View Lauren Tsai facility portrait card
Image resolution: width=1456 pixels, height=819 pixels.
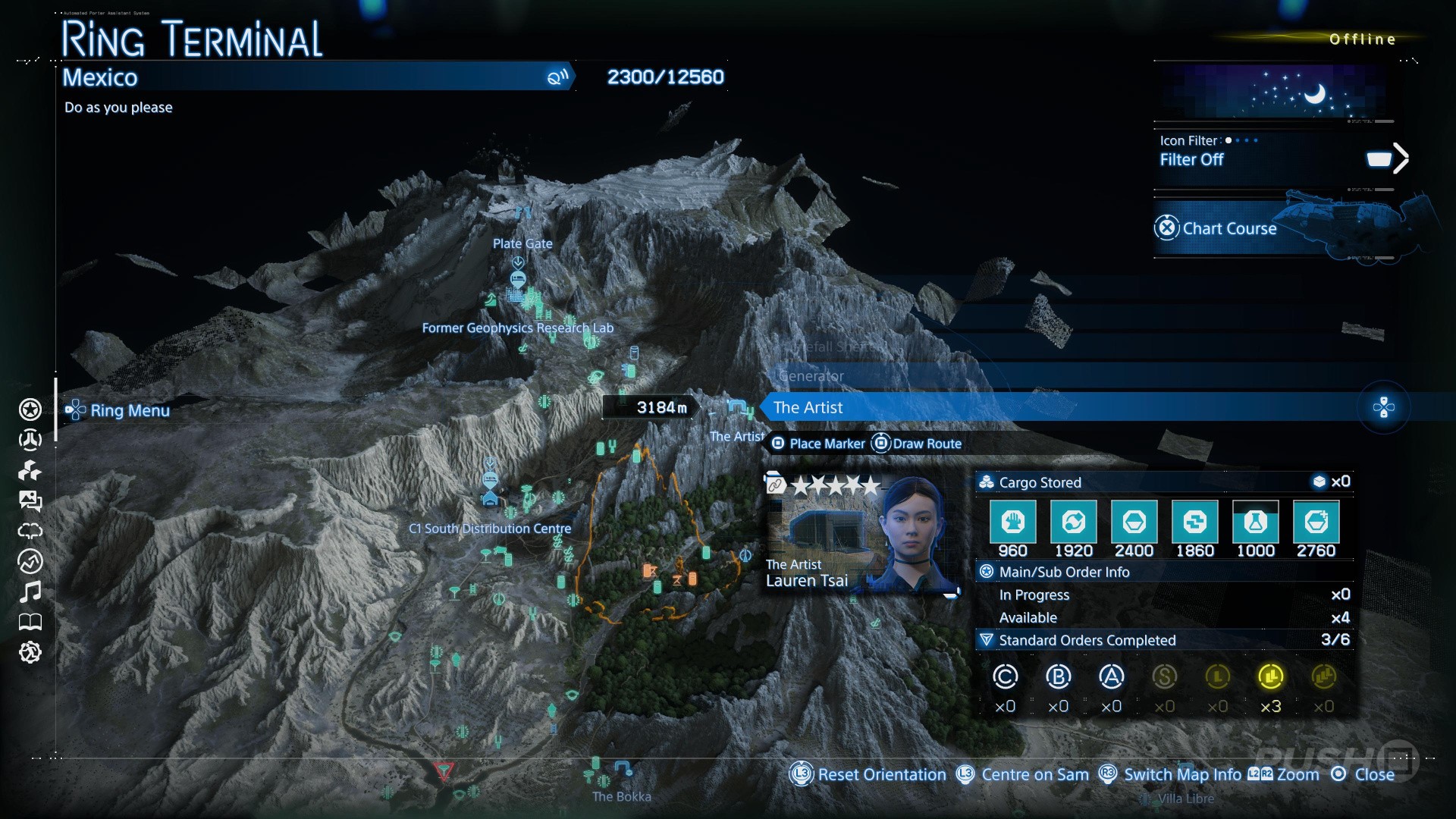click(x=862, y=534)
